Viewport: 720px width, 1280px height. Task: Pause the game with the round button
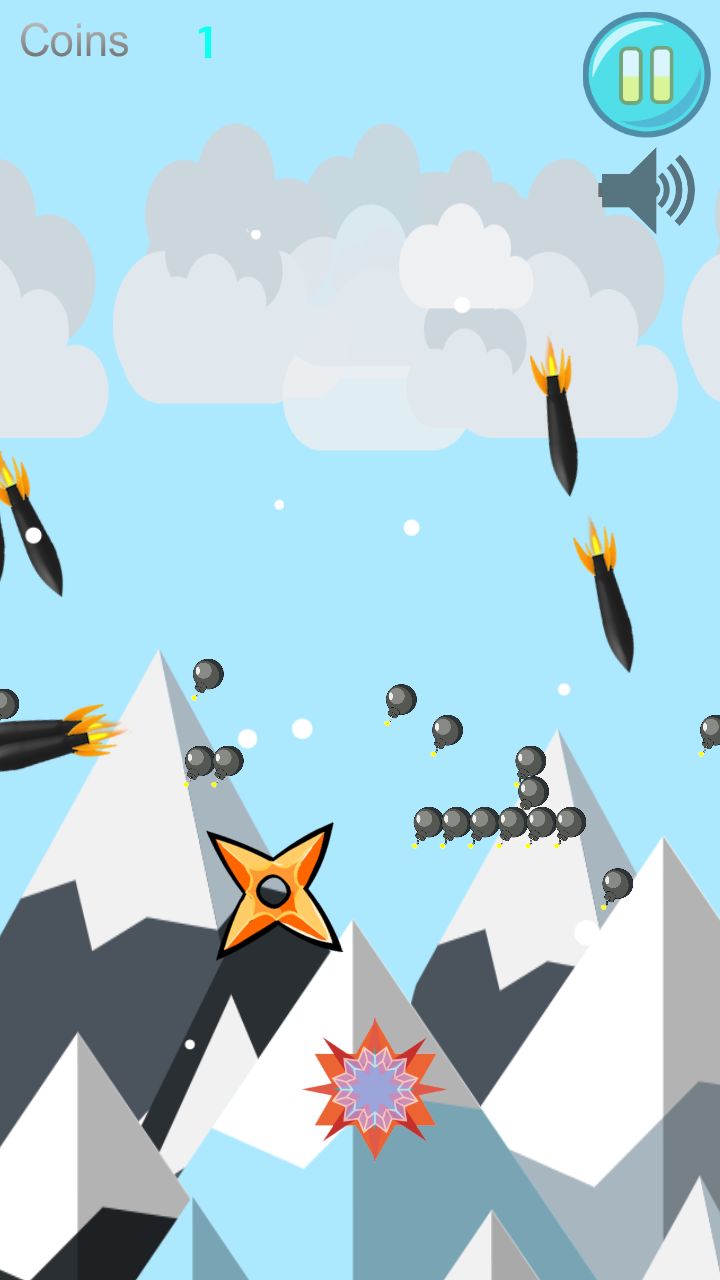(x=646, y=74)
